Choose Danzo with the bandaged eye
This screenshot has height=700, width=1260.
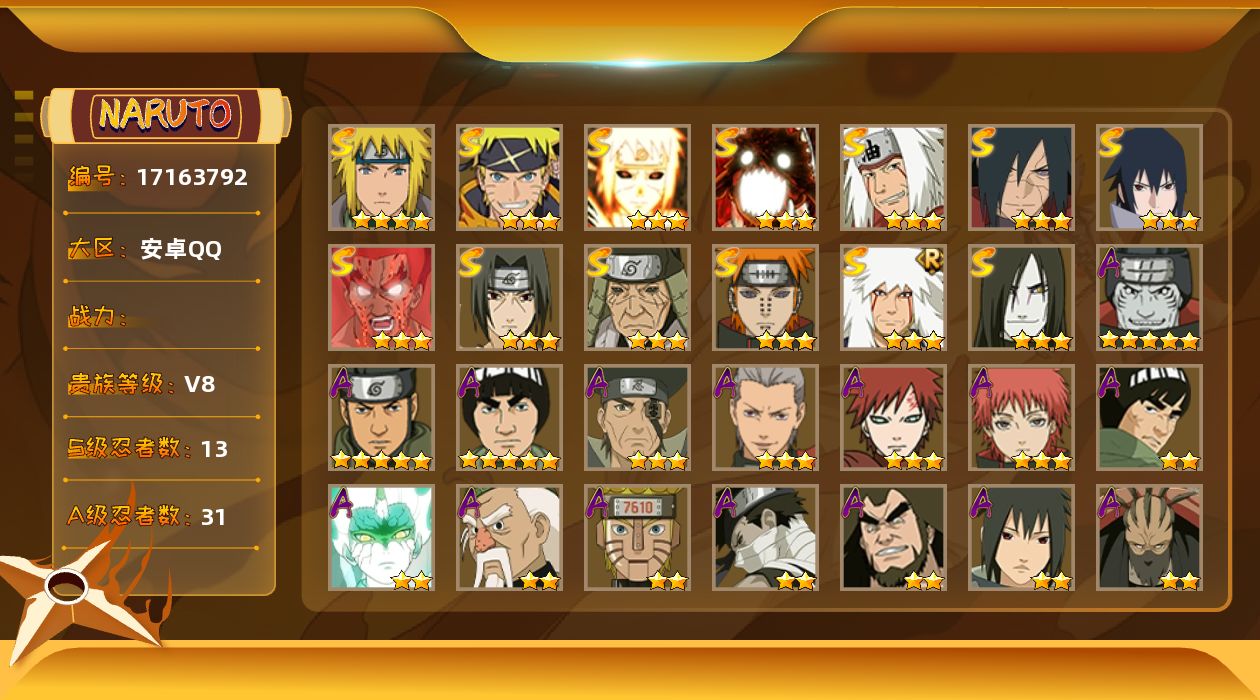click(637, 417)
